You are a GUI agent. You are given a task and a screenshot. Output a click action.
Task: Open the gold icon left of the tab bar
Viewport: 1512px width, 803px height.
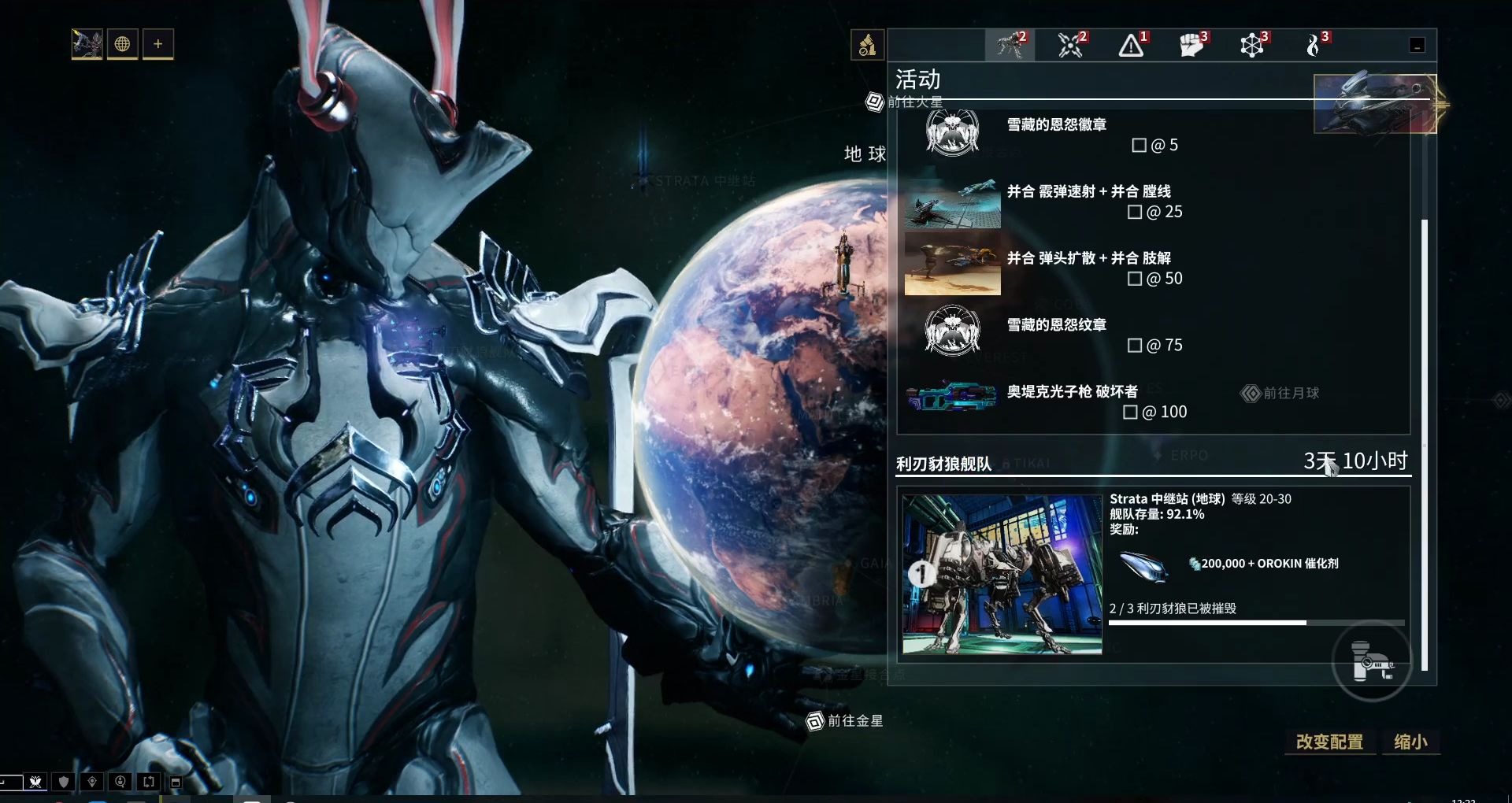pyautogui.click(x=867, y=45)
